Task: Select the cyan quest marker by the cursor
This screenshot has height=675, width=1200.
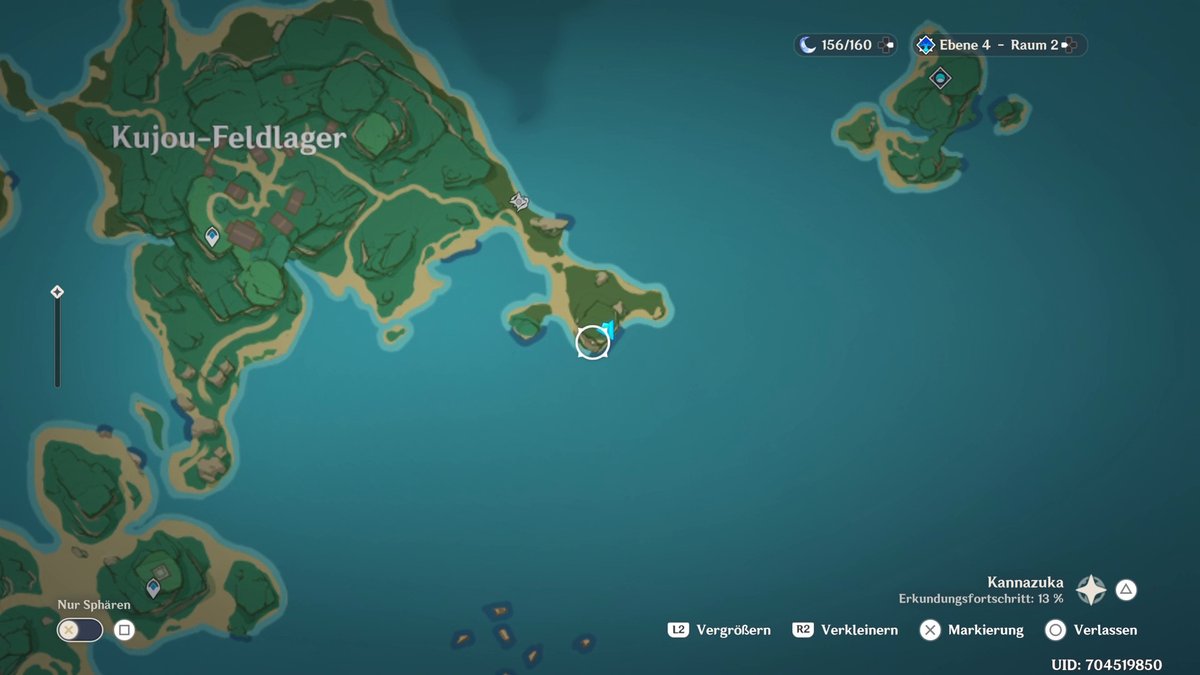Action: click(x=608, y=329)
